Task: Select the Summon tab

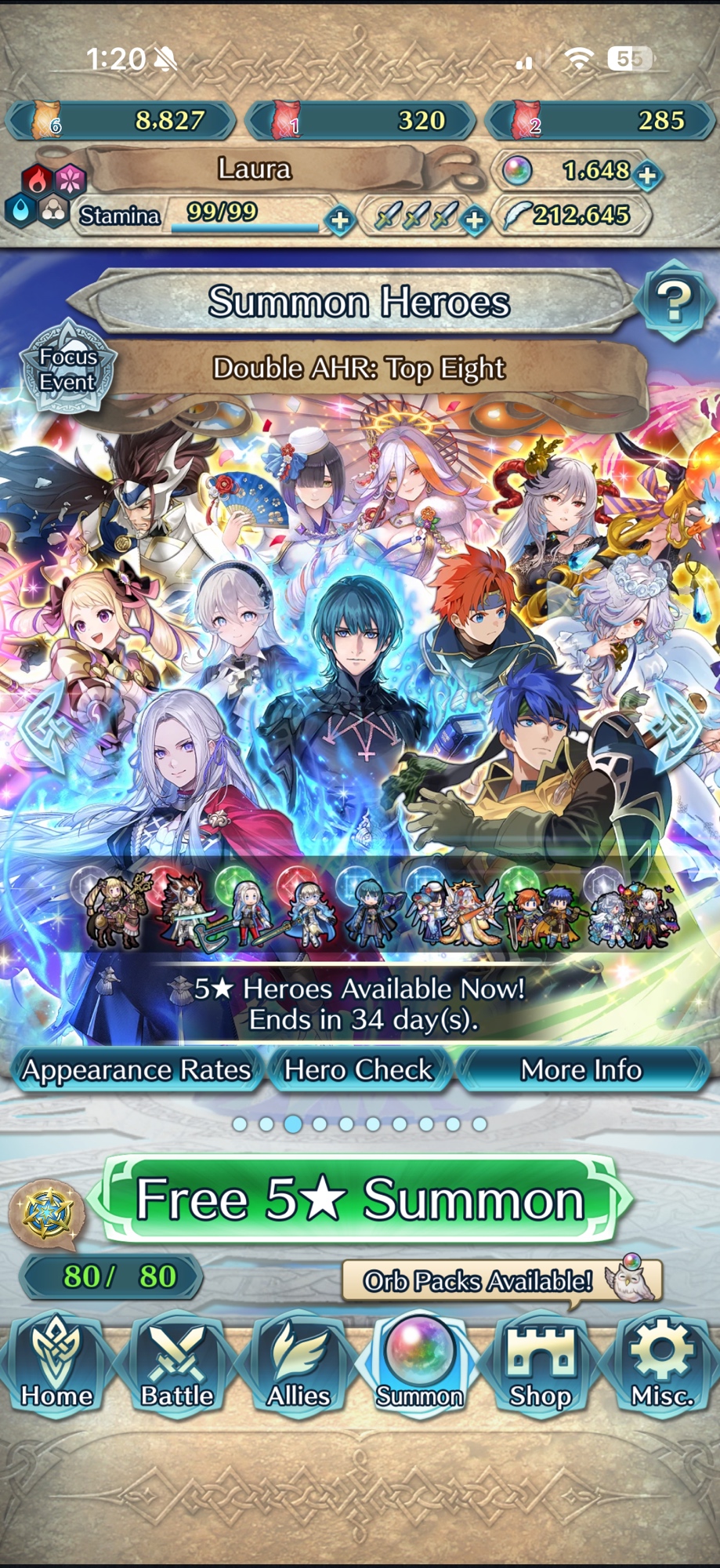Action: pos(419,1366)
